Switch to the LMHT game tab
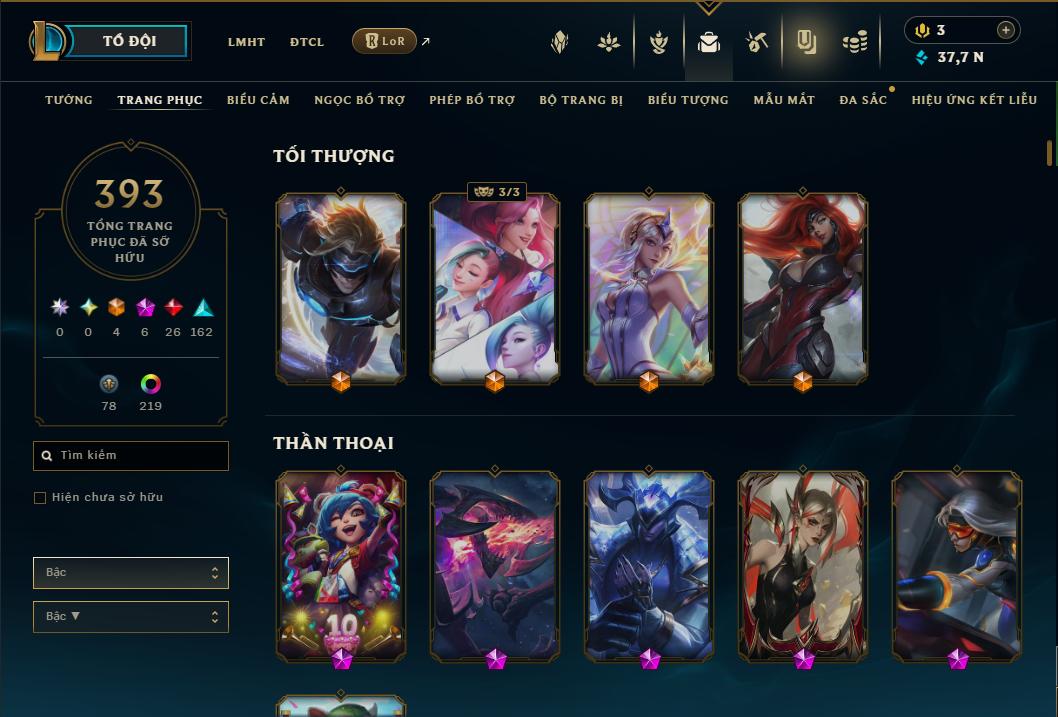1058x717 pixels. tap(246, 42)
